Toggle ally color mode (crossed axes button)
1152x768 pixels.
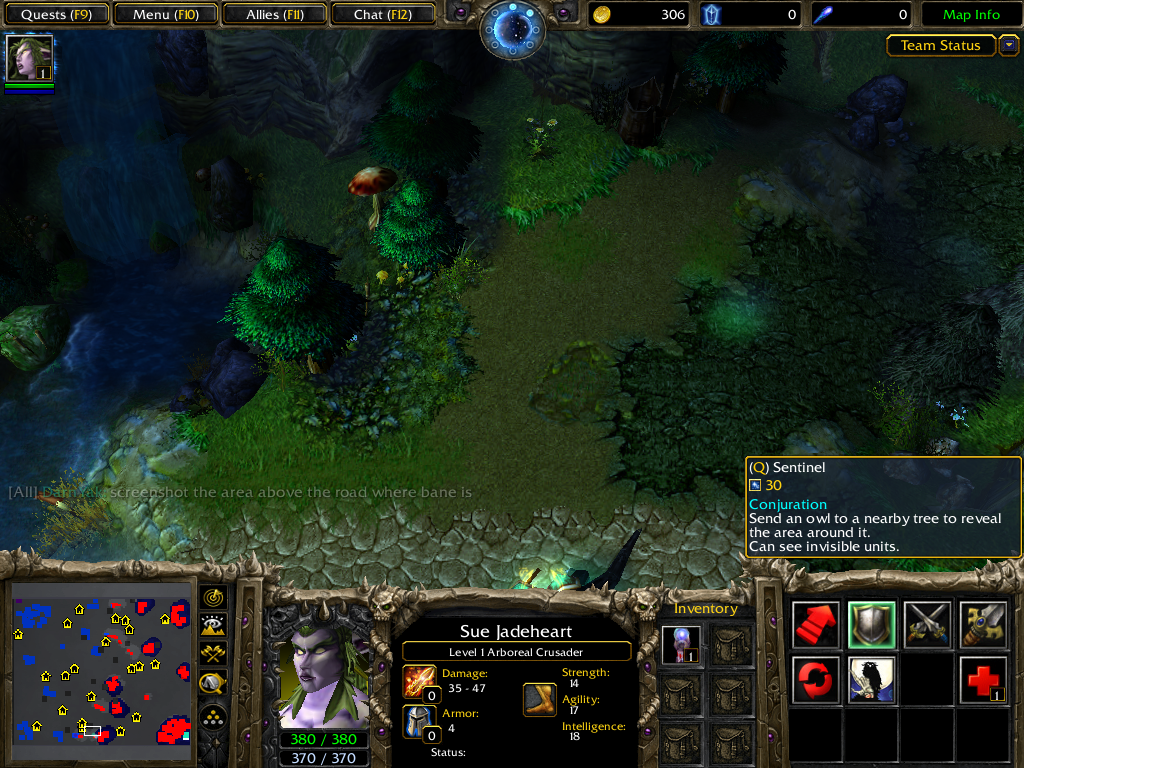pos(213,654)
